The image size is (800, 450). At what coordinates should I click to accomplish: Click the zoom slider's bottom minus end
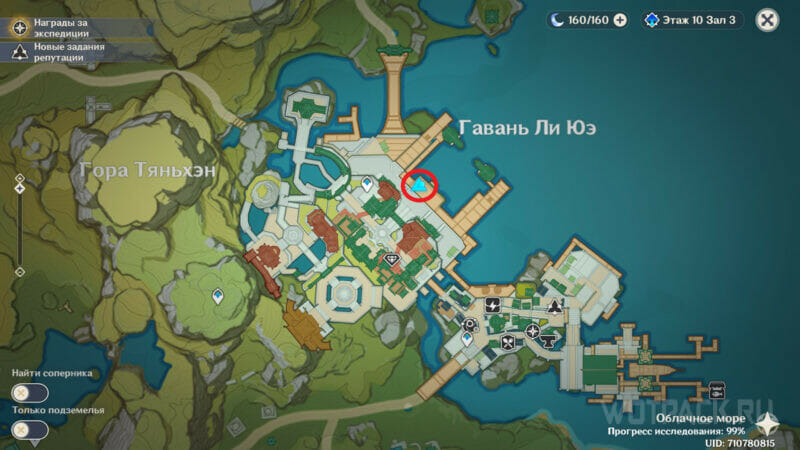(x=19, y=270)
